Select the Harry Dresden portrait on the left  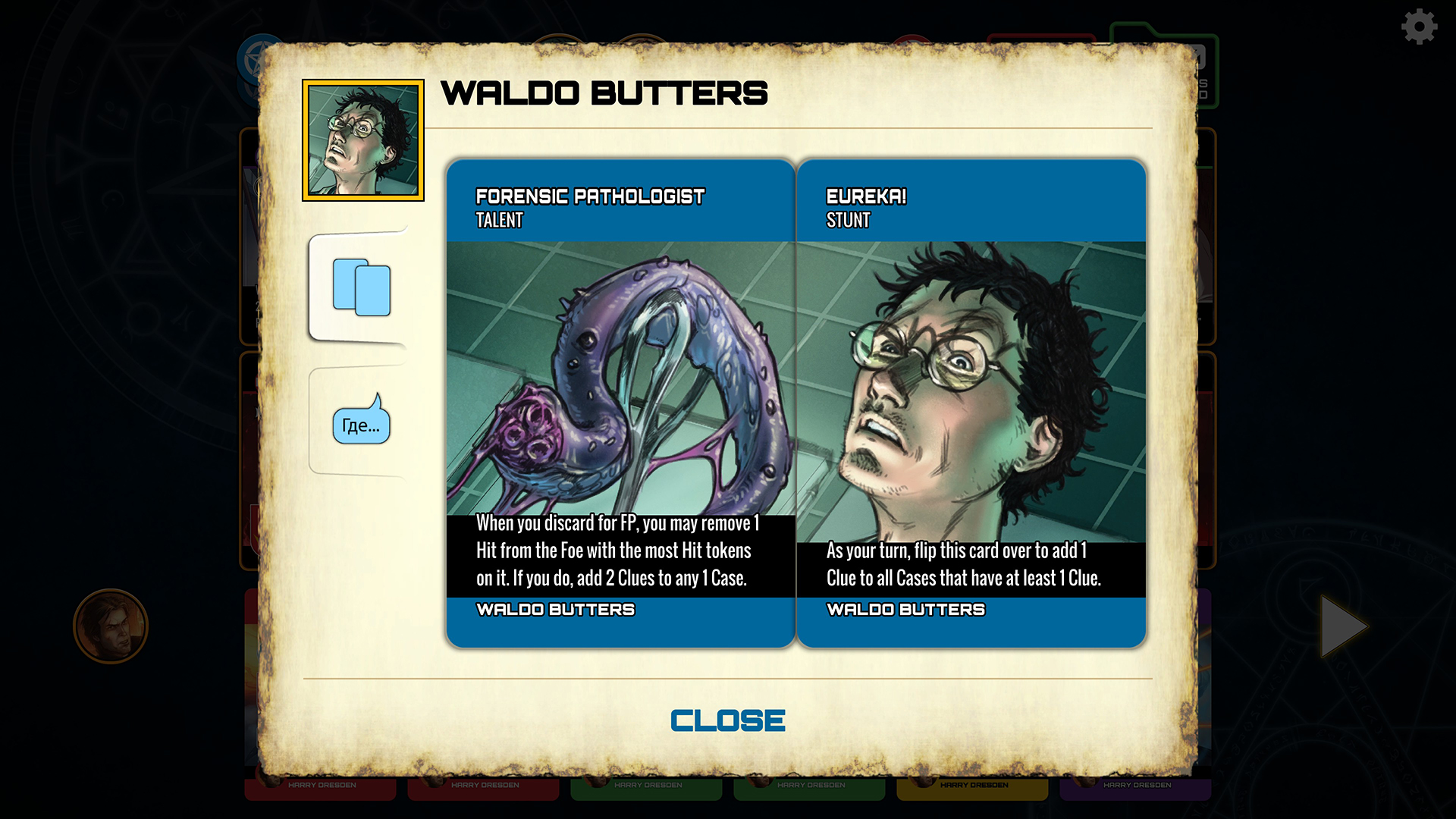pyautogui.click(x=111, y=627)
